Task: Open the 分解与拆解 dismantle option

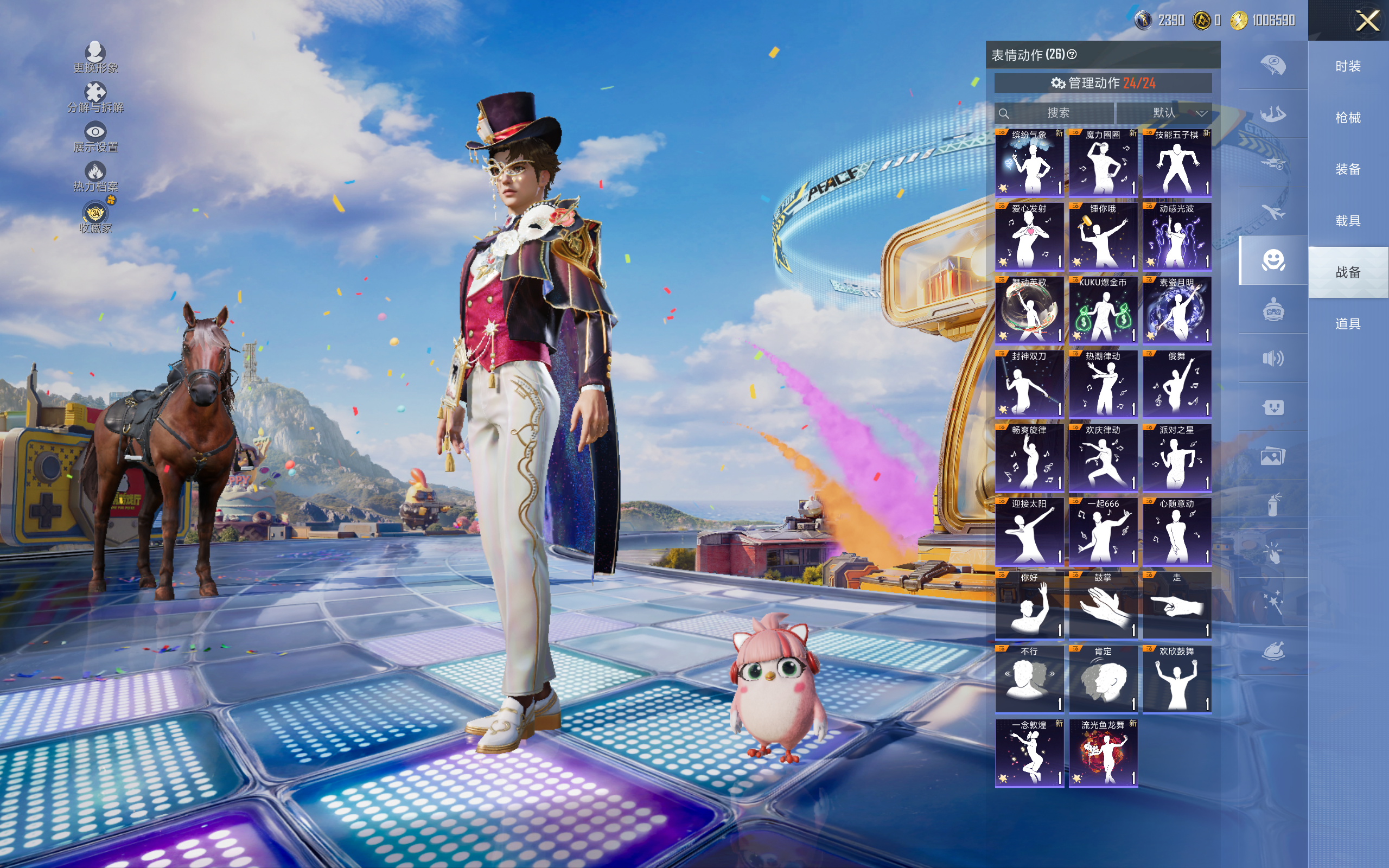Action: [x=95, y=97]
